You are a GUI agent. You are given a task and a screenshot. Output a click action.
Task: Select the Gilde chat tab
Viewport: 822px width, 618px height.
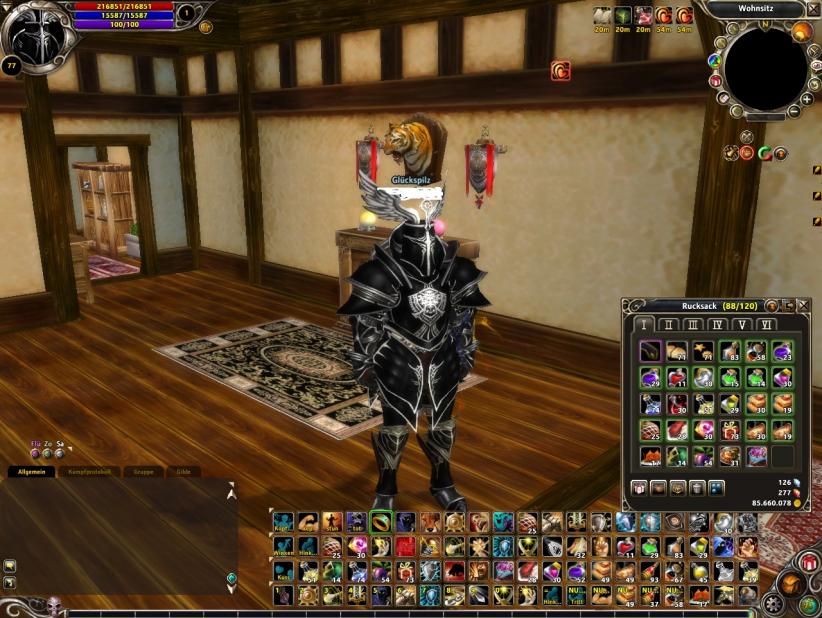click(x=183, y=471)
